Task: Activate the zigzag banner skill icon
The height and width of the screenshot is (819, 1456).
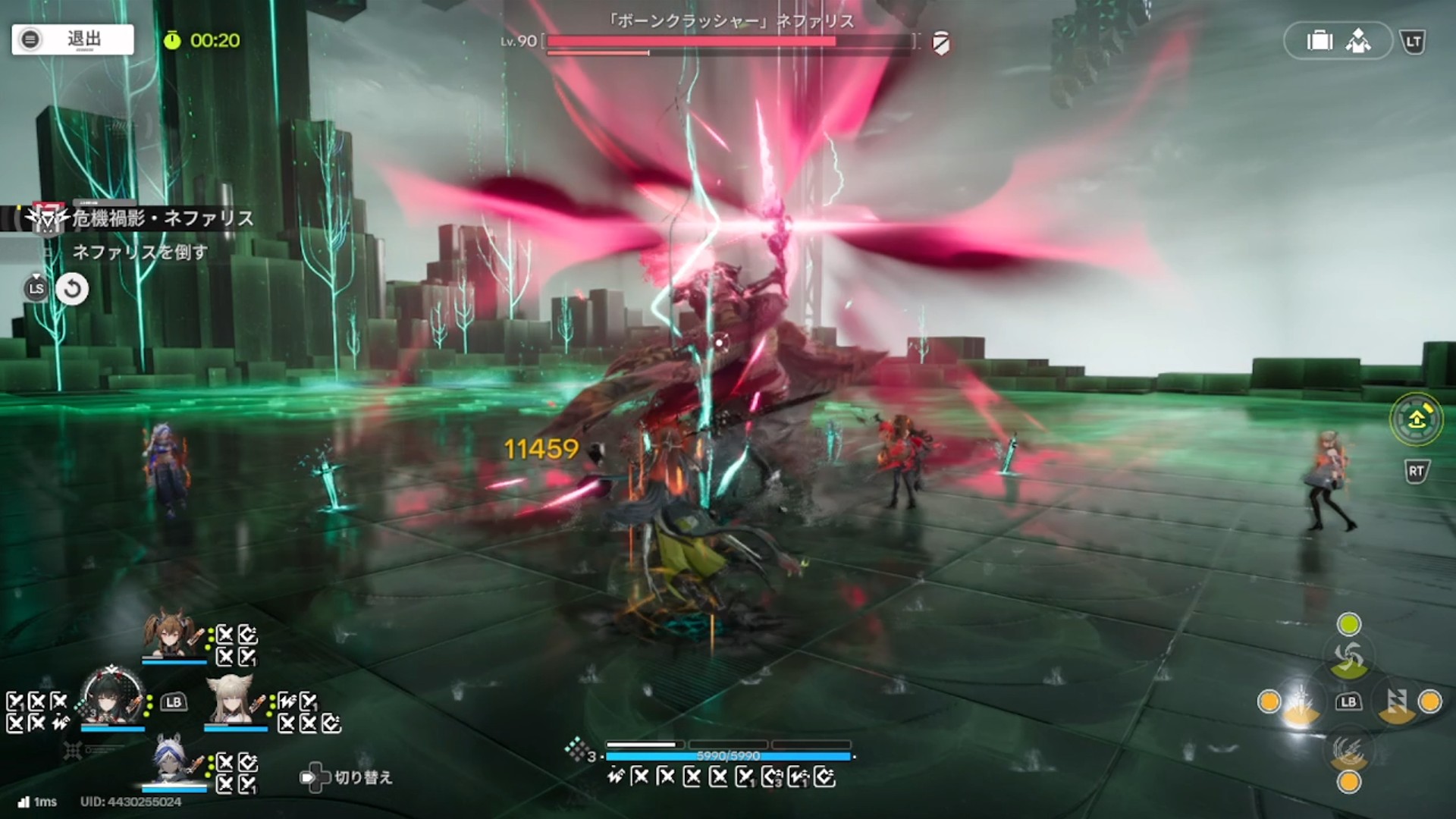Action: click(x=1396, y=703)
